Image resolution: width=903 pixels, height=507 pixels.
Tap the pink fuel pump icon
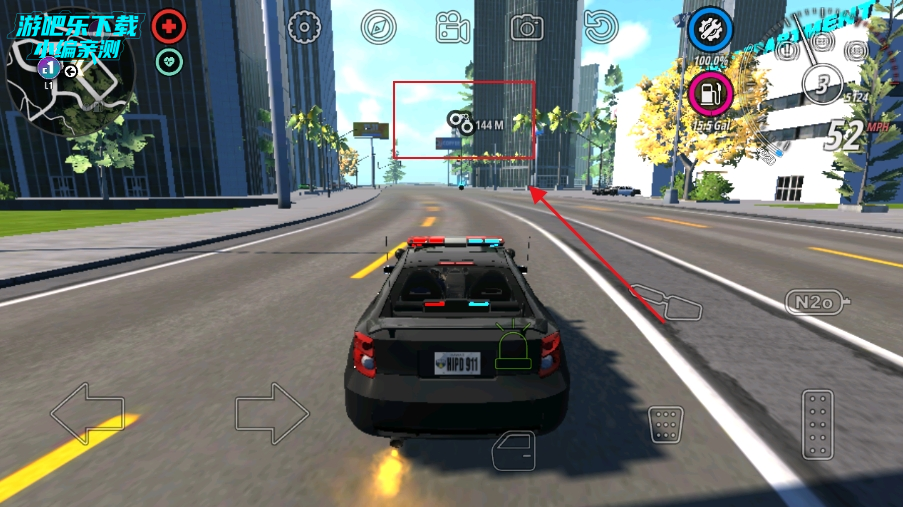[x=710, y=95]
